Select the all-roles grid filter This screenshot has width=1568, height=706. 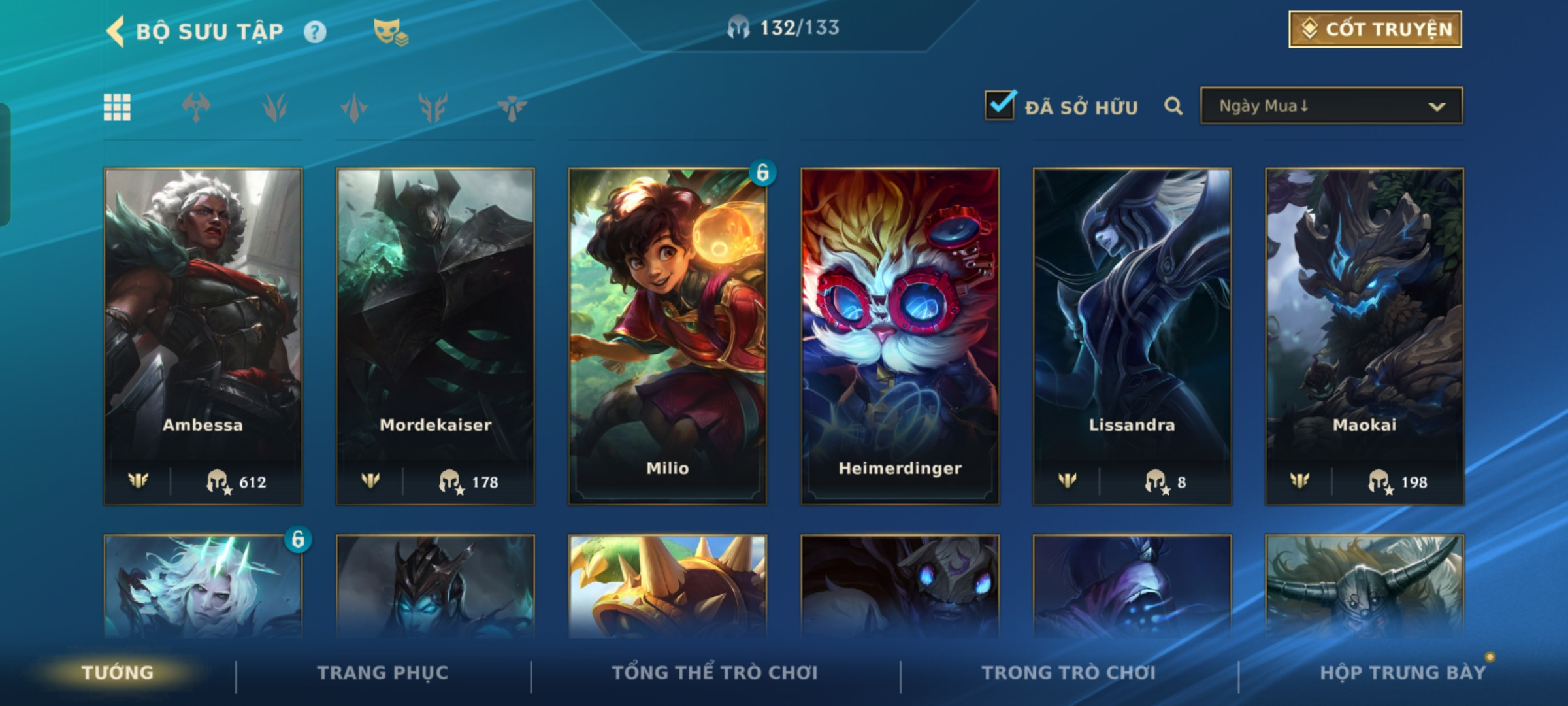click(x=117, y=107)
